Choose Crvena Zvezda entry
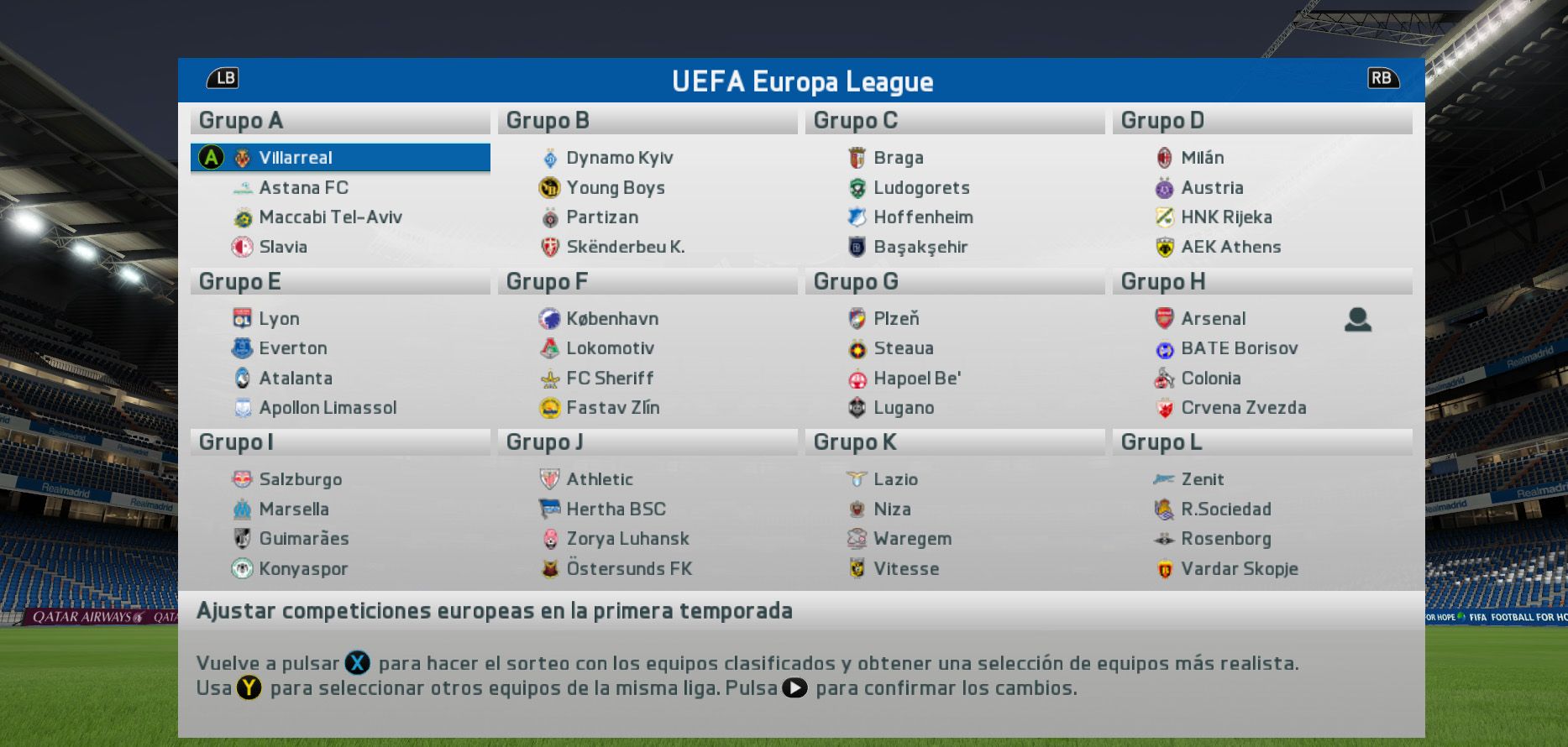This screenshot has width=1568, height=747. (1243, 408)
